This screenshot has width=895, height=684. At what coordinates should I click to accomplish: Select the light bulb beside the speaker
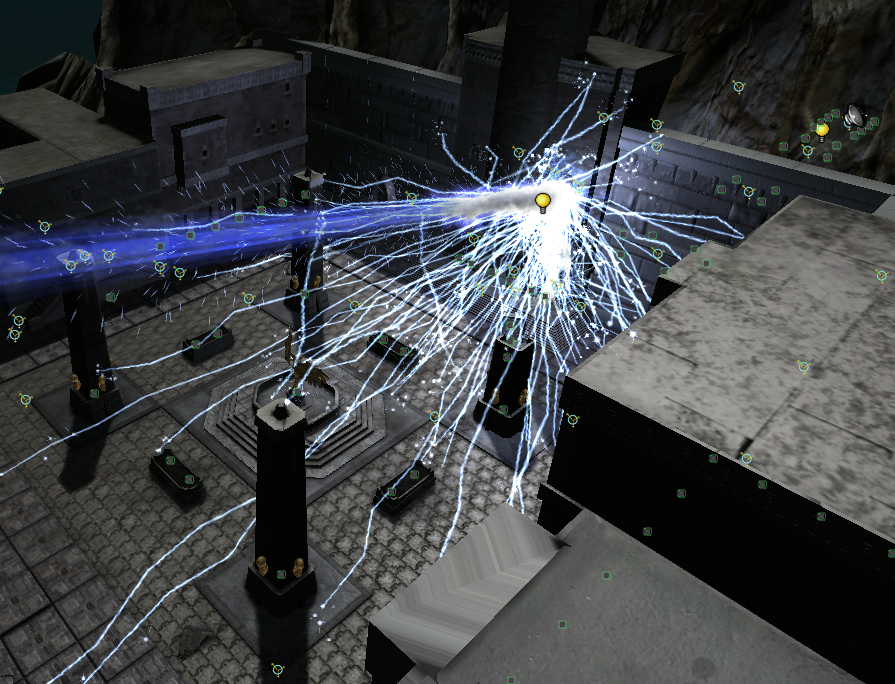tap(822, 130)
